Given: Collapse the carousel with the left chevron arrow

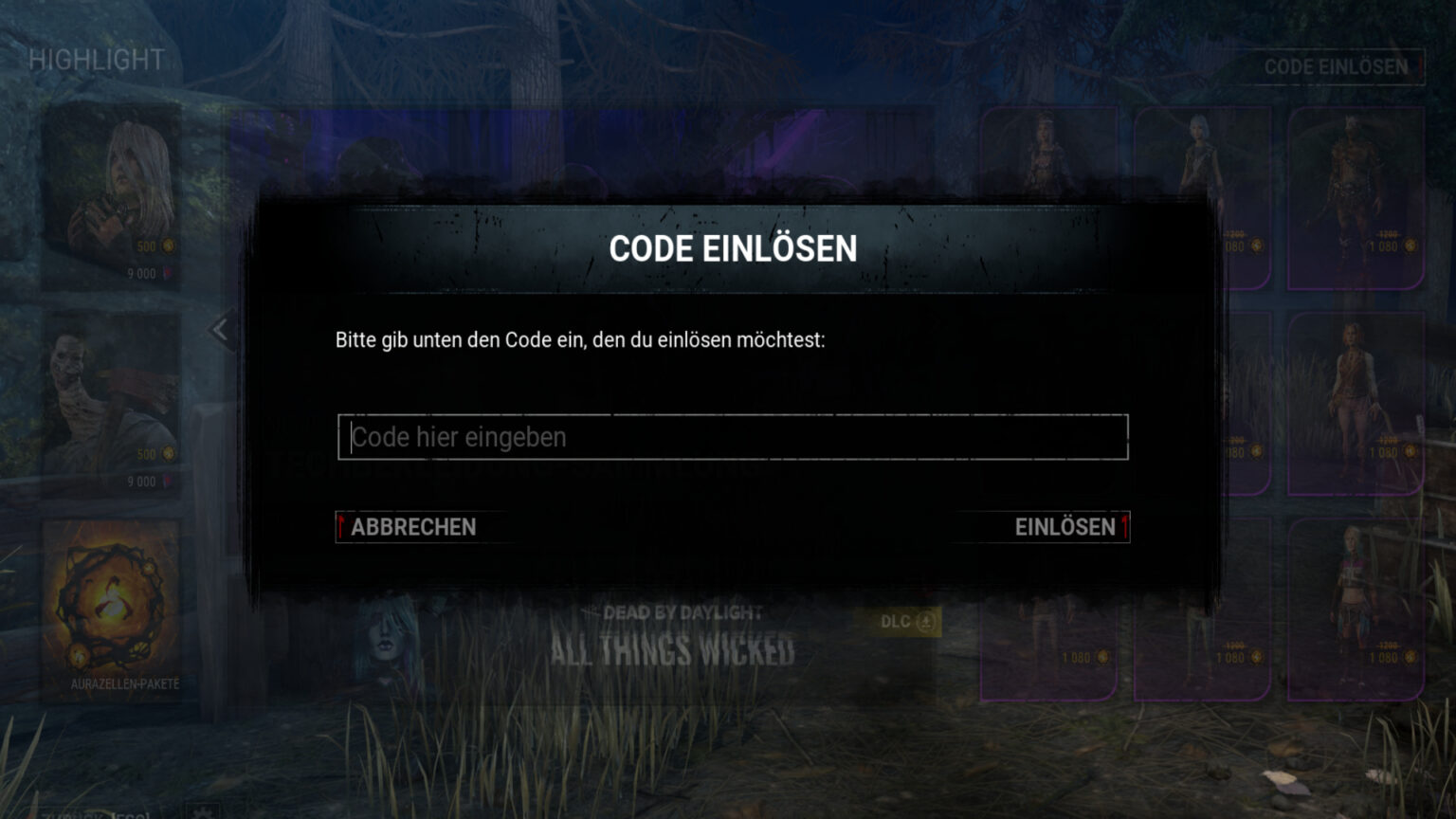Looking at the screenshot, I should (x=222, y=328).
